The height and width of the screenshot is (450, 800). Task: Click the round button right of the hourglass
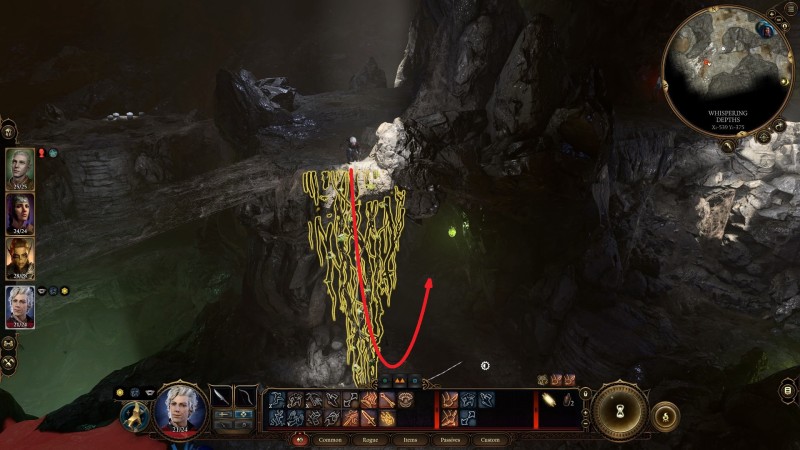tap(665, 413)
